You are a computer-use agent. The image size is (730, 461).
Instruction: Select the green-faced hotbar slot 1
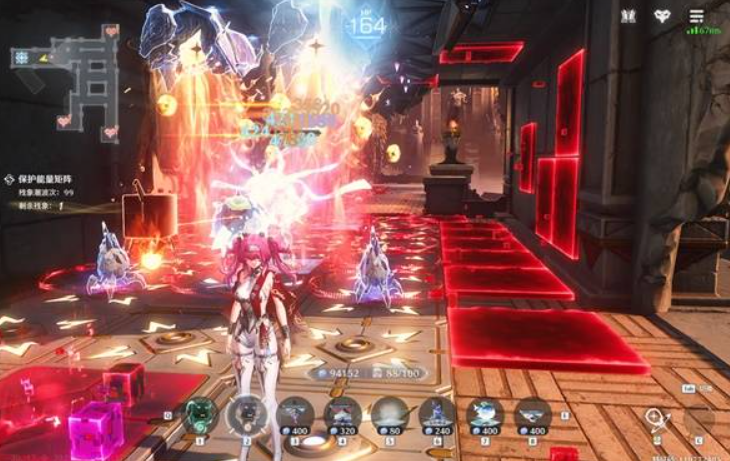(200, 415)
